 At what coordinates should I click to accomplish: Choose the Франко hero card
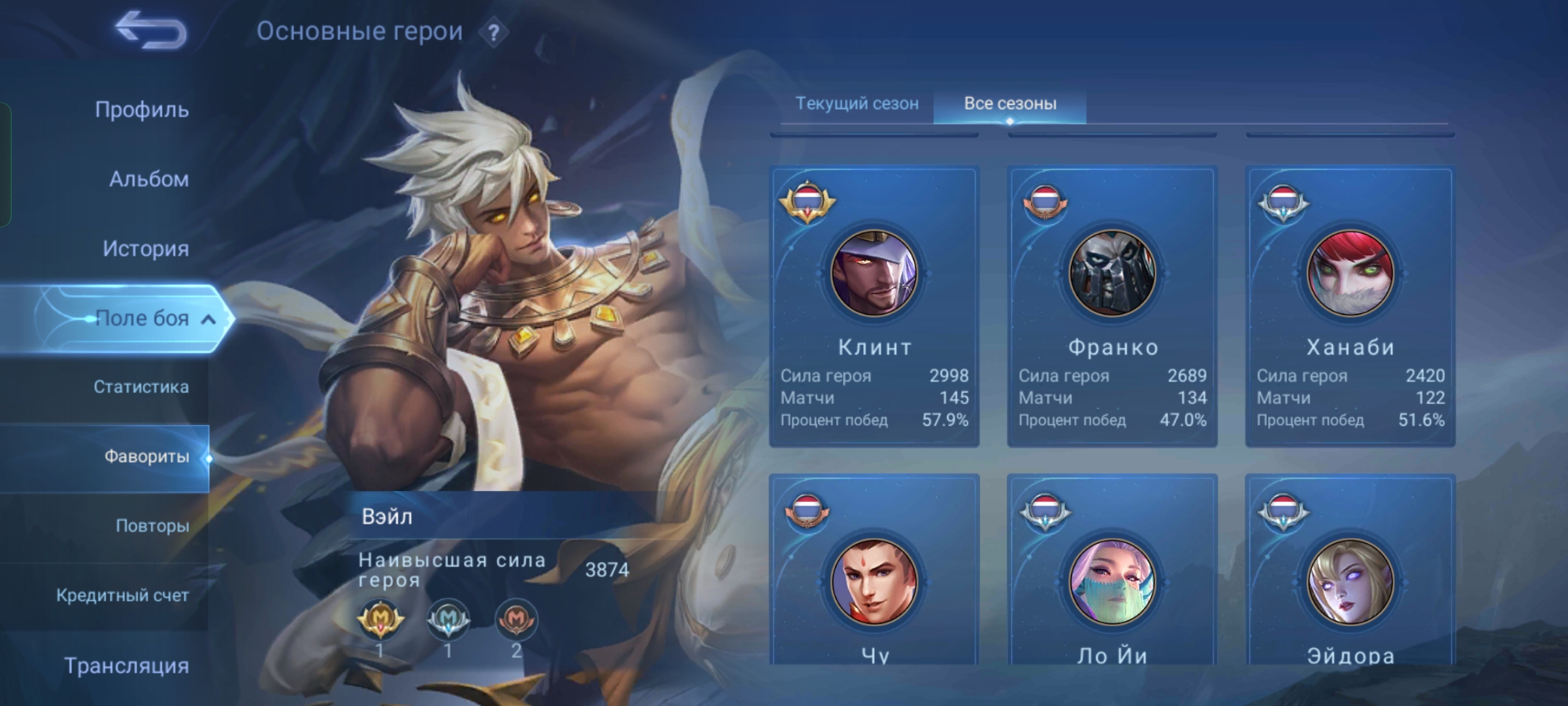click(x=1112, y=306)
